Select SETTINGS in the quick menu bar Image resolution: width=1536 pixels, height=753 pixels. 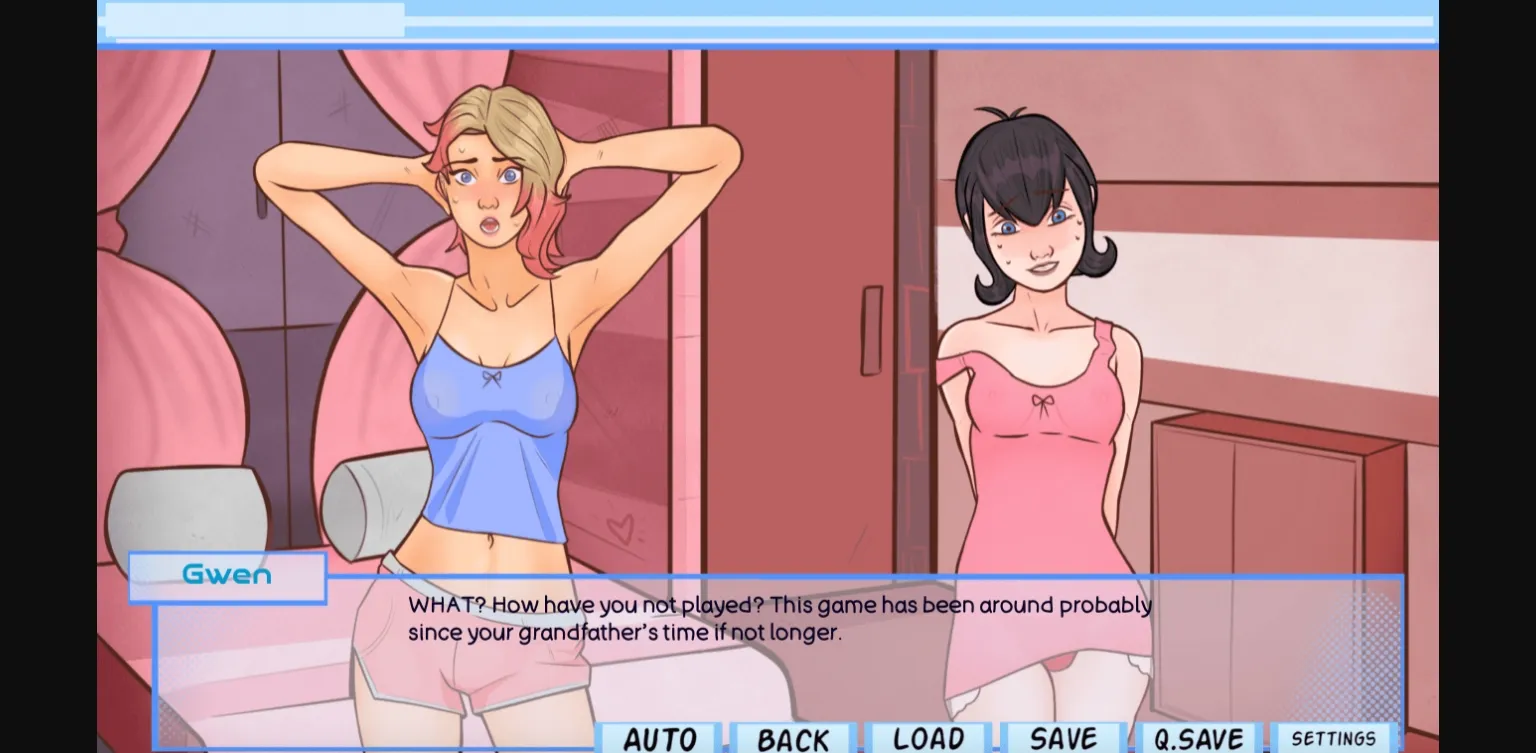1333,737
